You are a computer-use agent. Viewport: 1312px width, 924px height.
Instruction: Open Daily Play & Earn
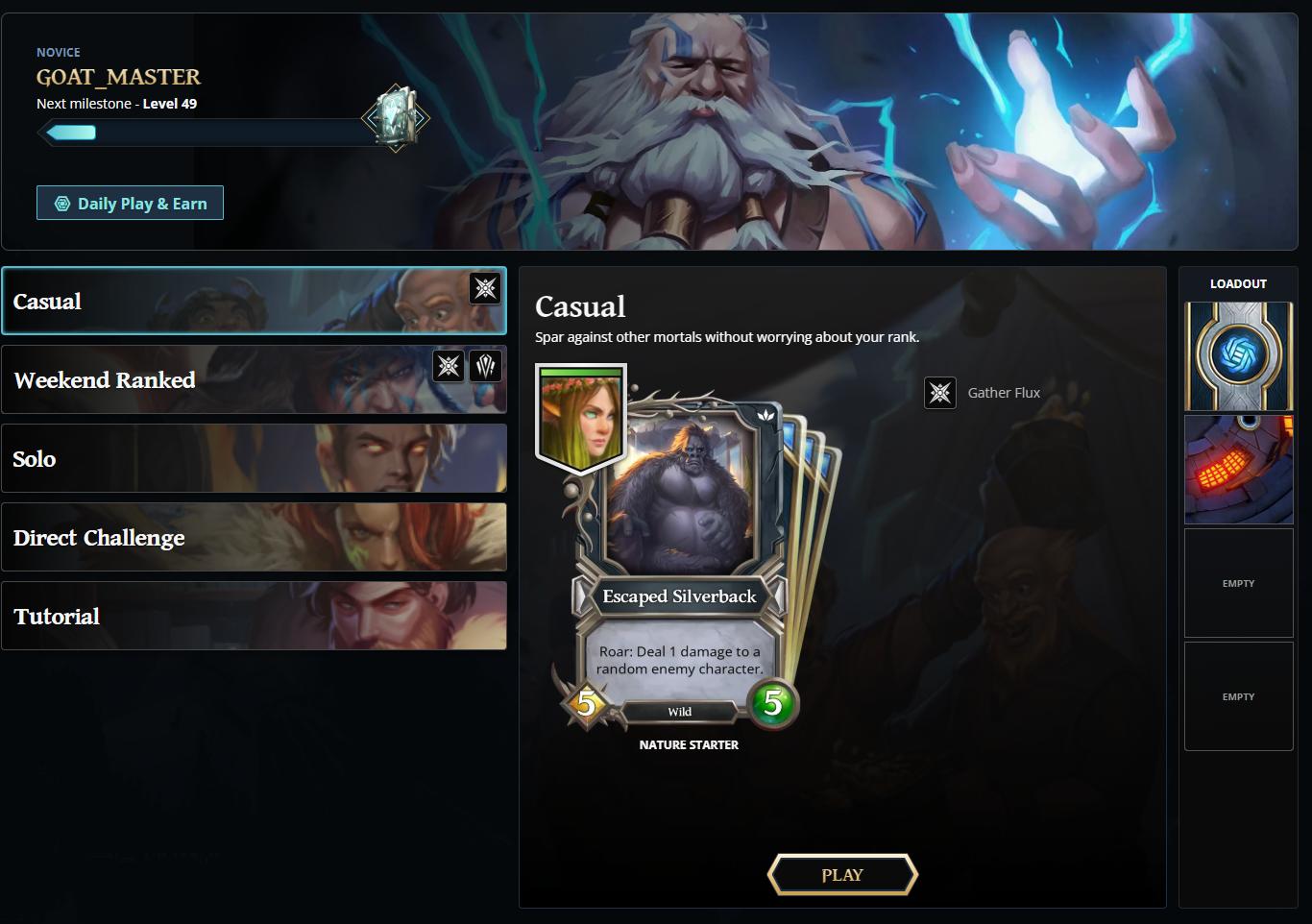click(130, 203)
